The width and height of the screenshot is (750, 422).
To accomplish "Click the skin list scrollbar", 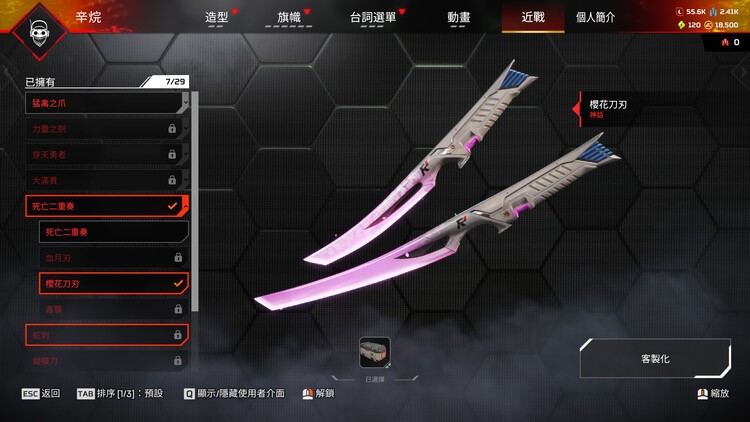I will pyautogui.click(x=194, y=200).
